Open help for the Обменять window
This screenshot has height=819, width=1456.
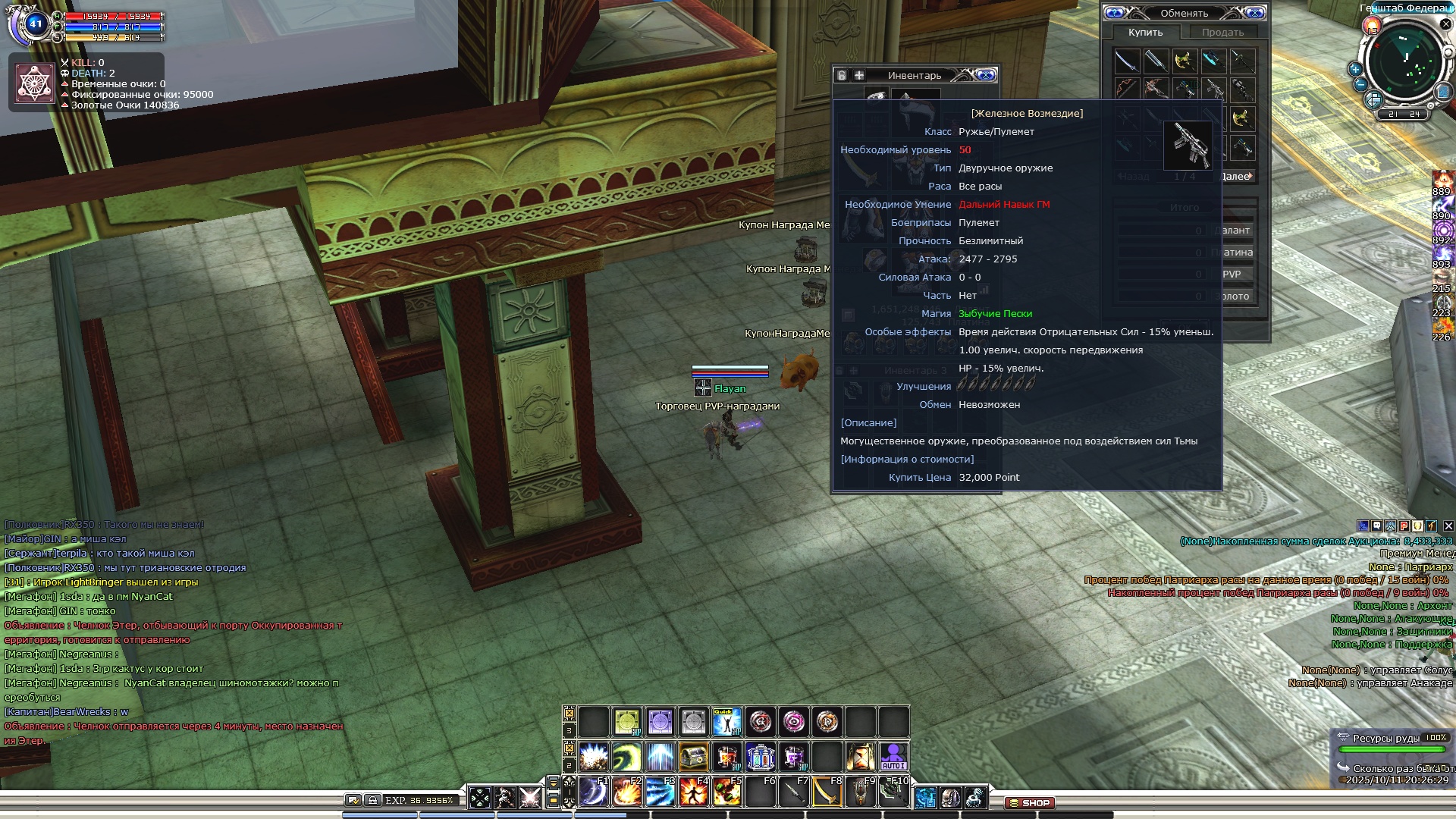pyautogui.click(x=1115, y=13)
